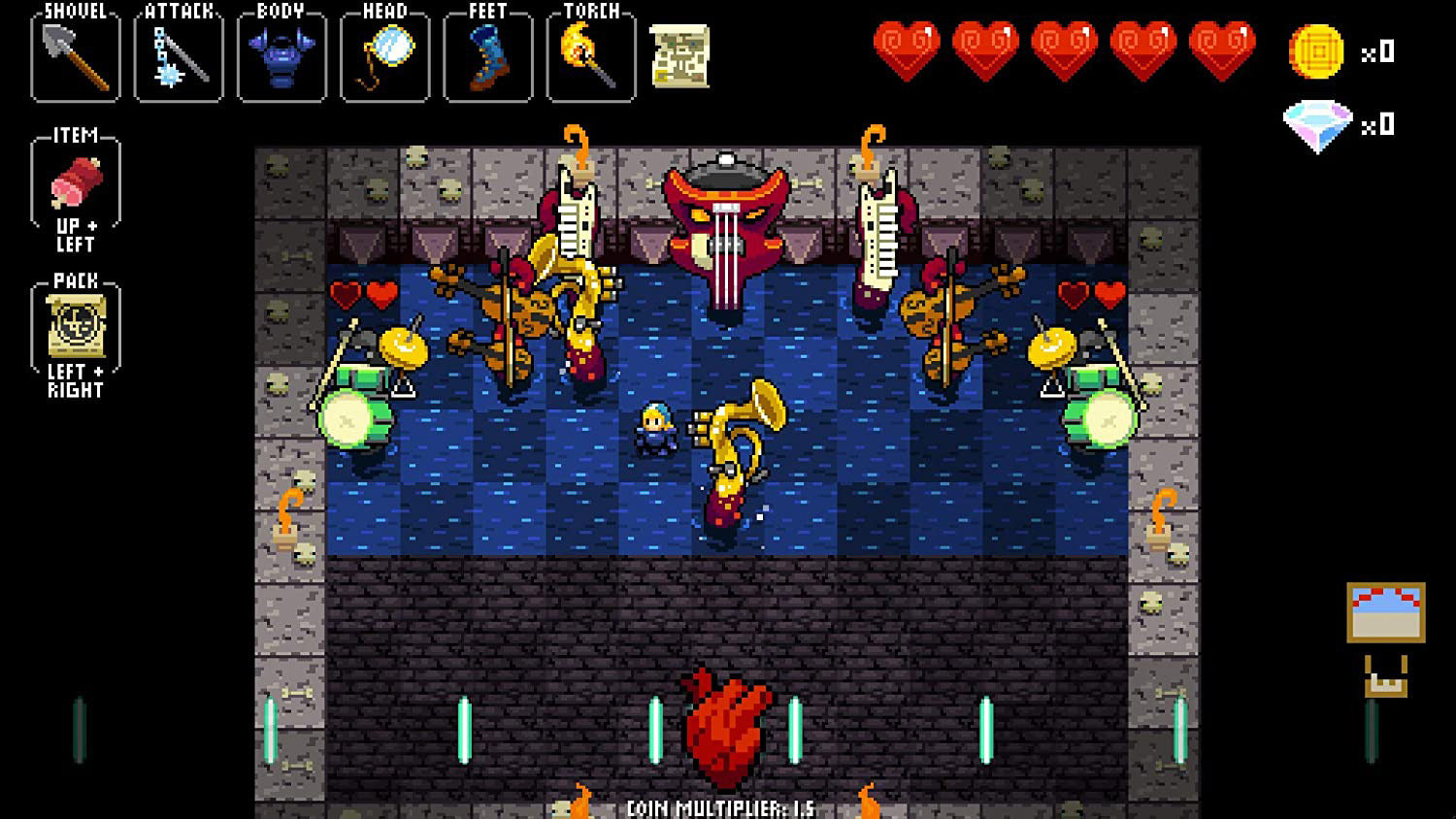Select the player character on the dance floor
This screenshot has width=1456, height=819.
(x=658, y=427)
